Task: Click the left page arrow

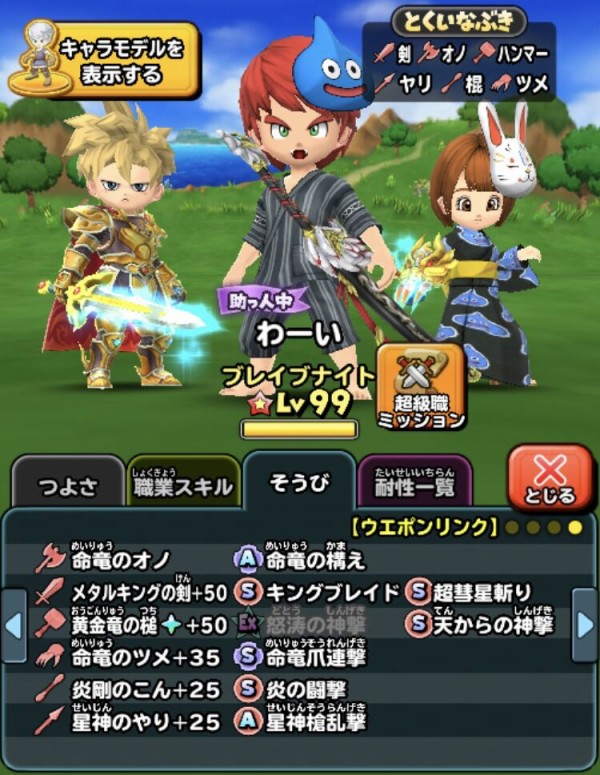Action: click(14, 626)
